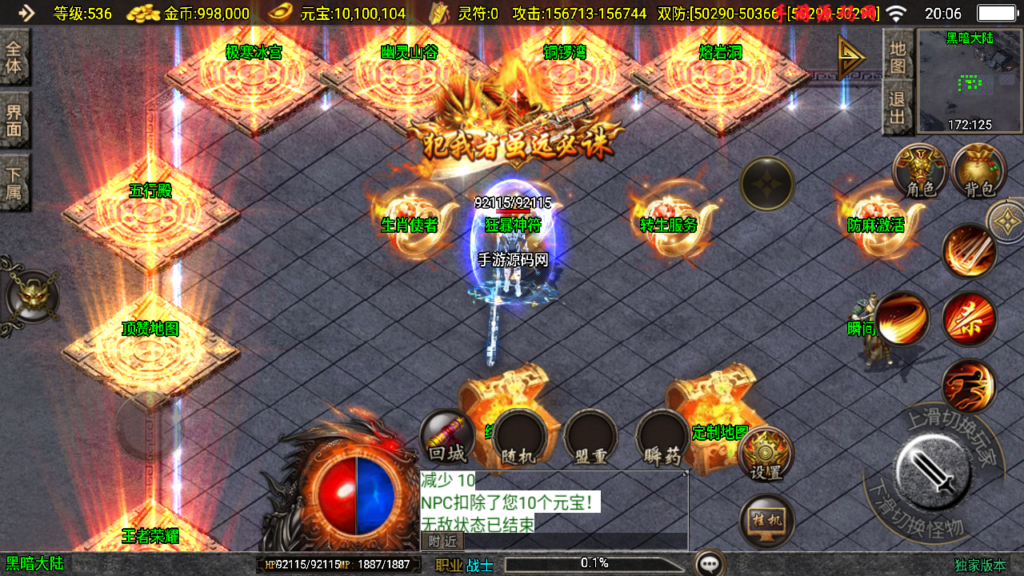Switch chat to the 附近 channel

443,540
